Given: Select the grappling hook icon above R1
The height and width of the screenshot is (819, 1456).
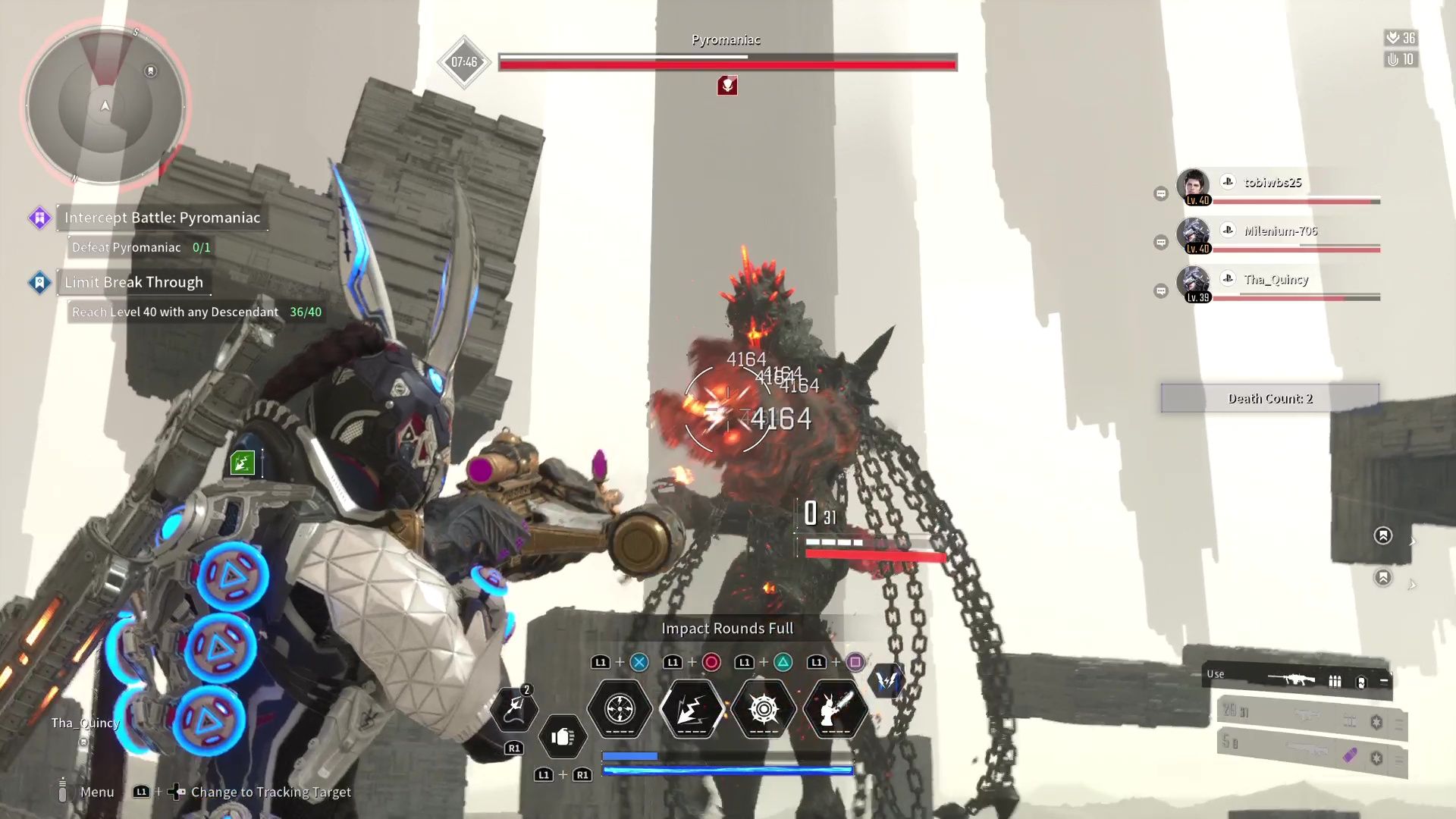Looking at the screenshot, I should click(516, 711).
